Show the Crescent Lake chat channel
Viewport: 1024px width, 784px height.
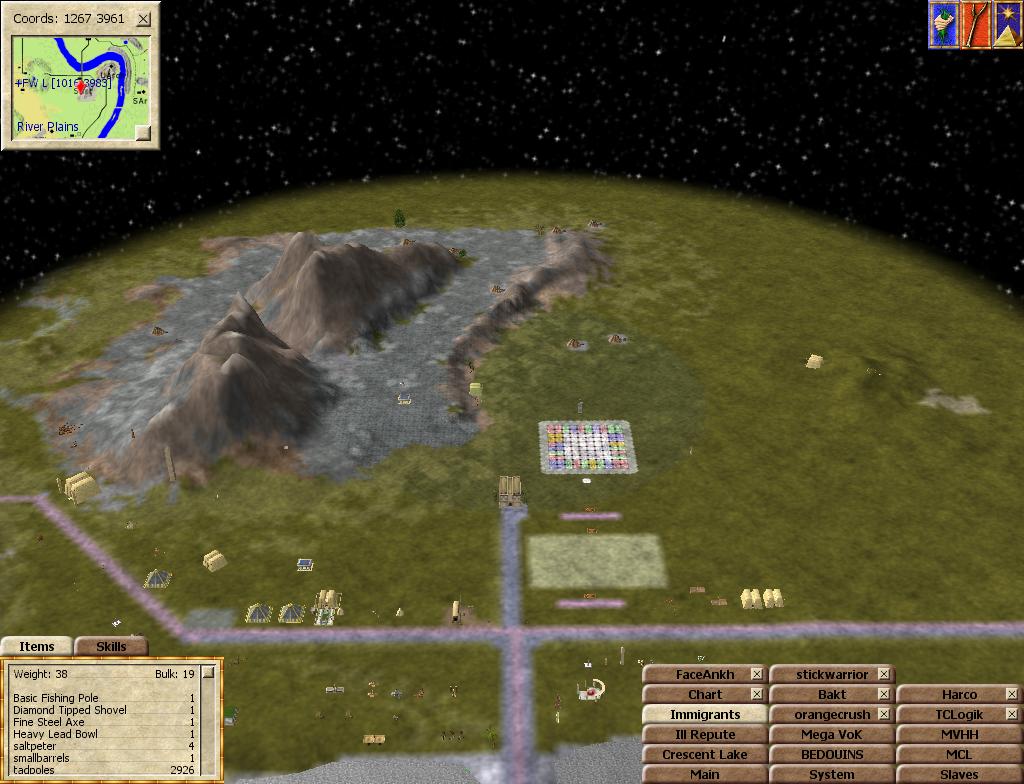pyautogui.click(x=704, y=755)
